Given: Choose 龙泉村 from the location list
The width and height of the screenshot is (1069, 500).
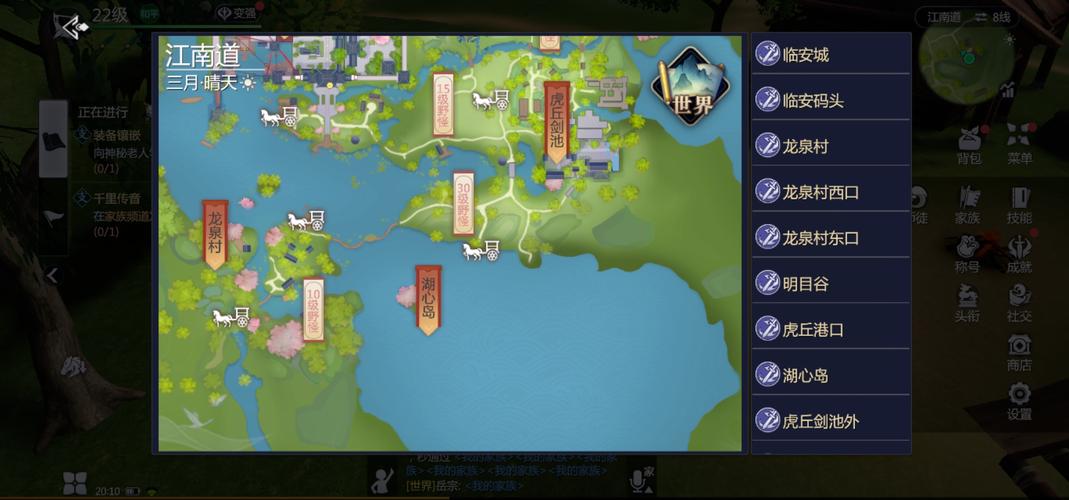Looking at the screenshot, I should pyautogui.click(x=830, y=147).
